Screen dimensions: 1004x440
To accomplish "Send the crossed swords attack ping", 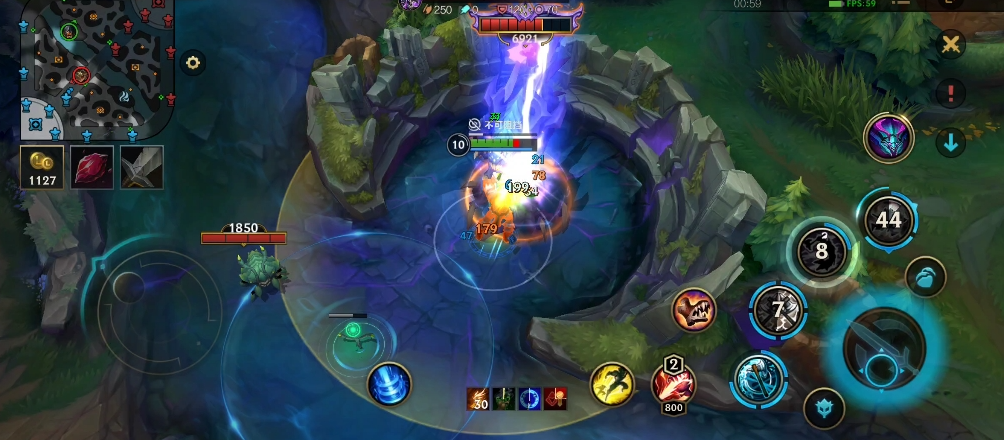I will coord(951,44).
